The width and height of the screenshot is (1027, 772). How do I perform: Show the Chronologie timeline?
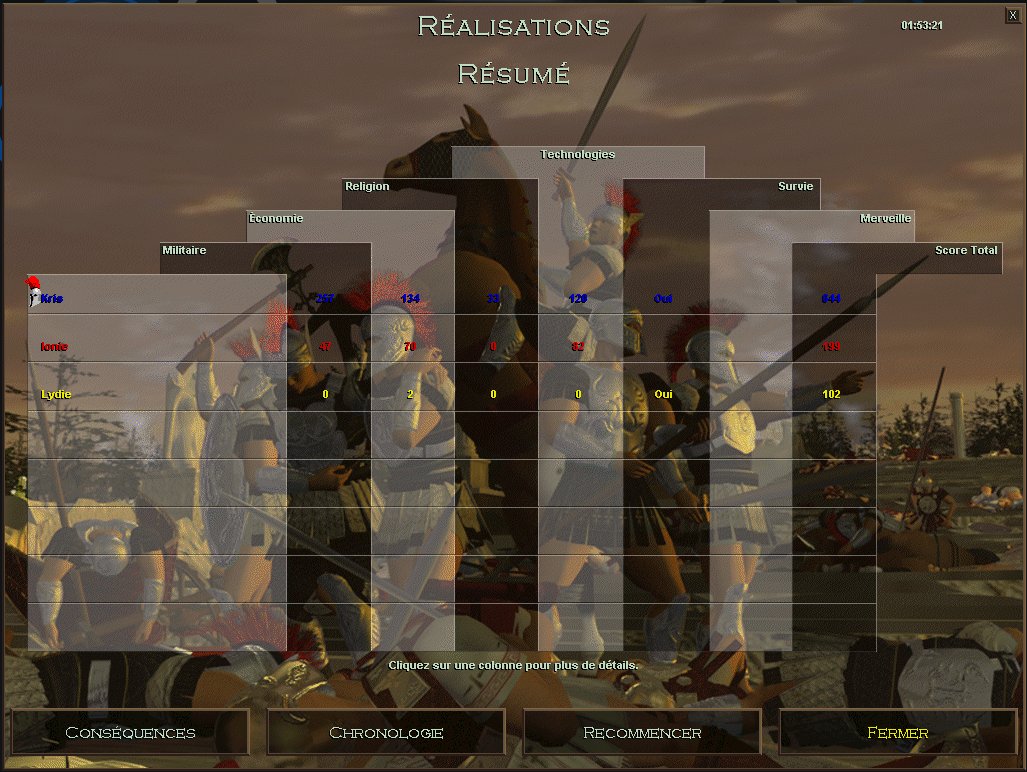386,733
